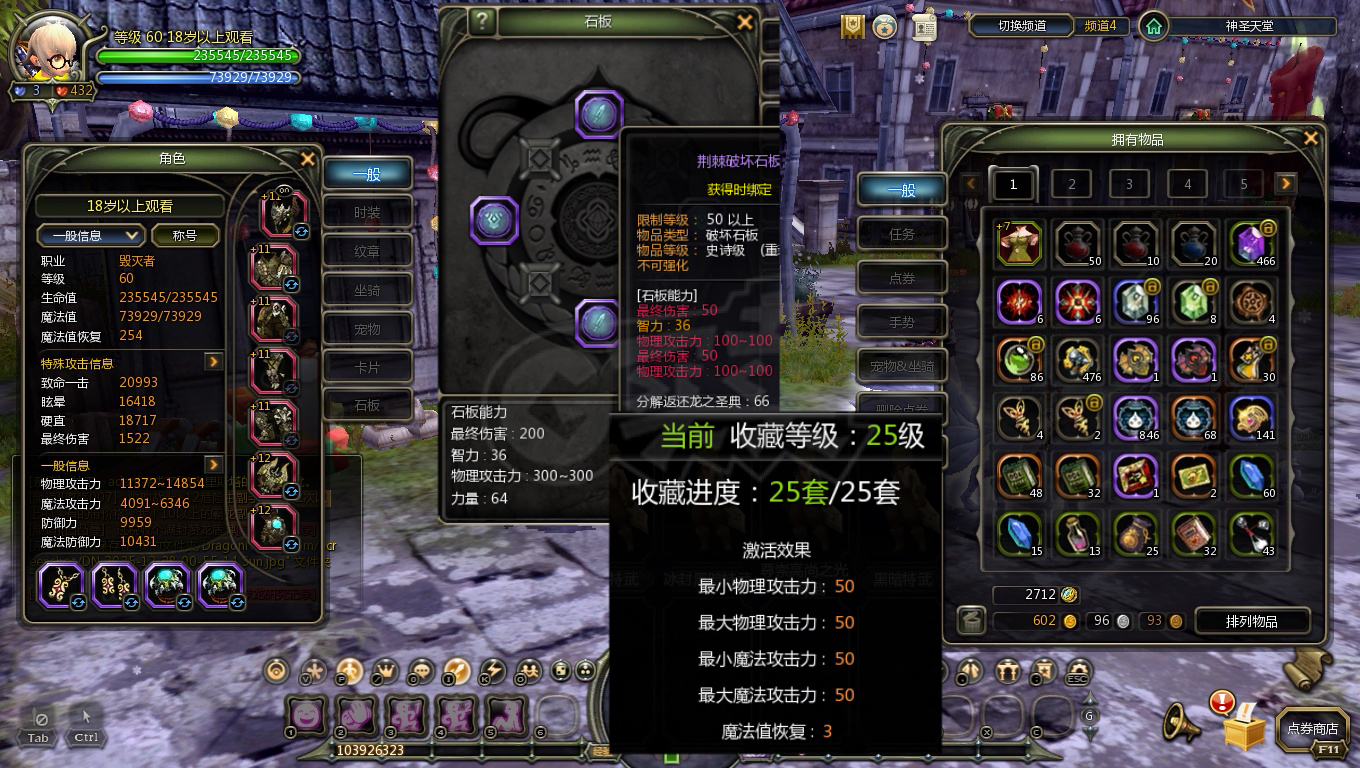
Task: Select the clapping emote in slot 2
Action: (x=357, y=714)
